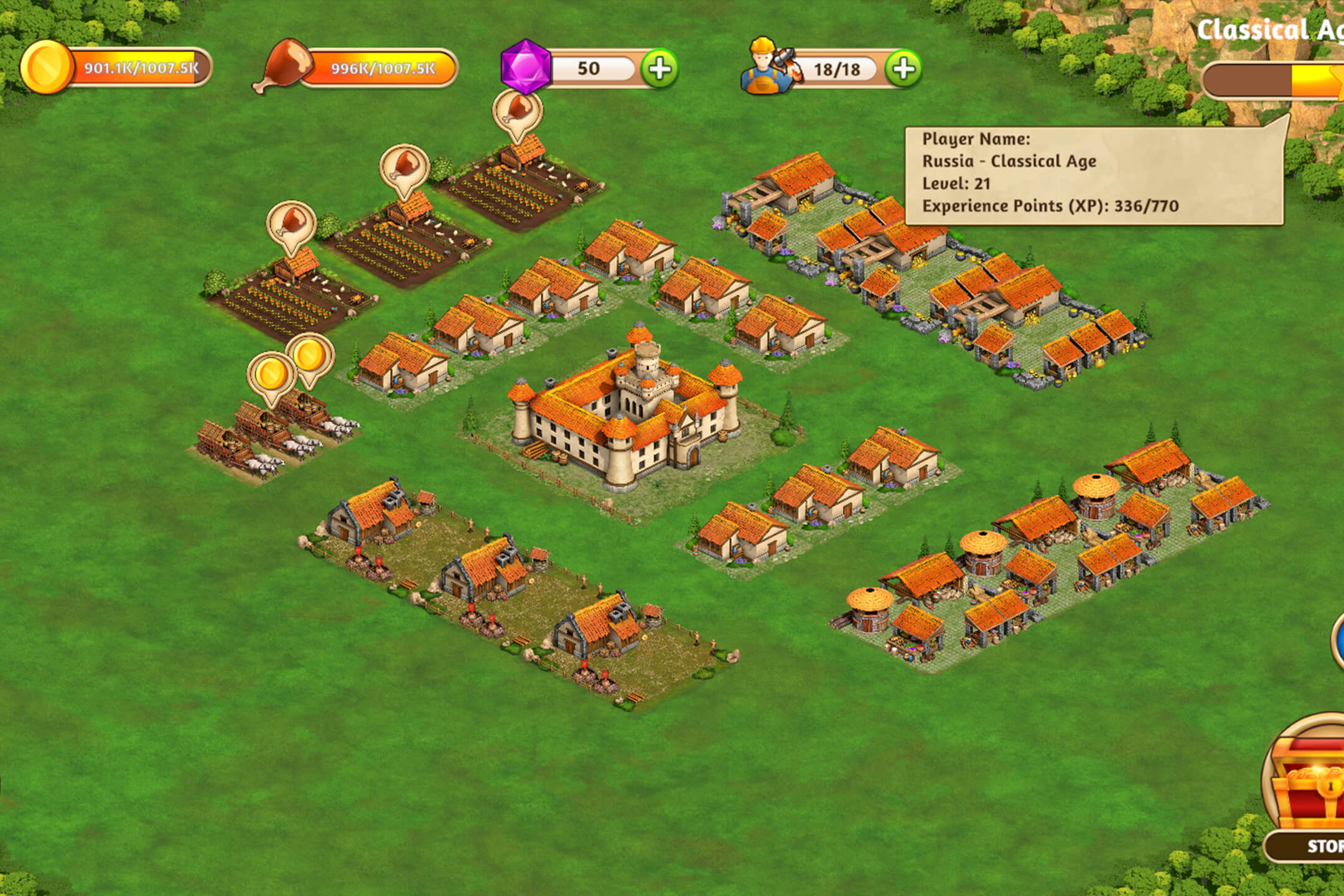Add more builders with the green plus button
The image size is (1344, 896).
[x=903, y=68]
